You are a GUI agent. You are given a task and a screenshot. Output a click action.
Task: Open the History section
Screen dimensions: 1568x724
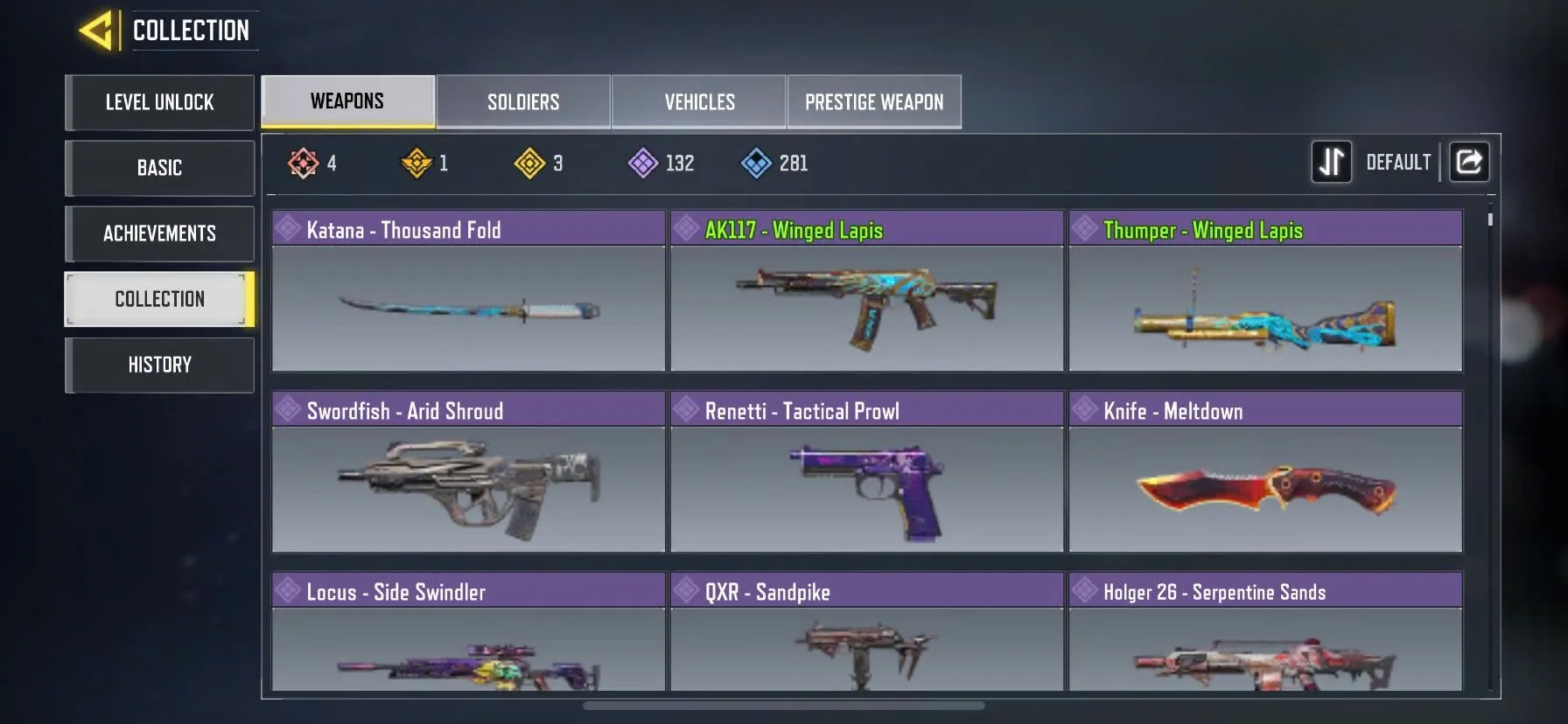pyautogui.click(x=159, y=365)
